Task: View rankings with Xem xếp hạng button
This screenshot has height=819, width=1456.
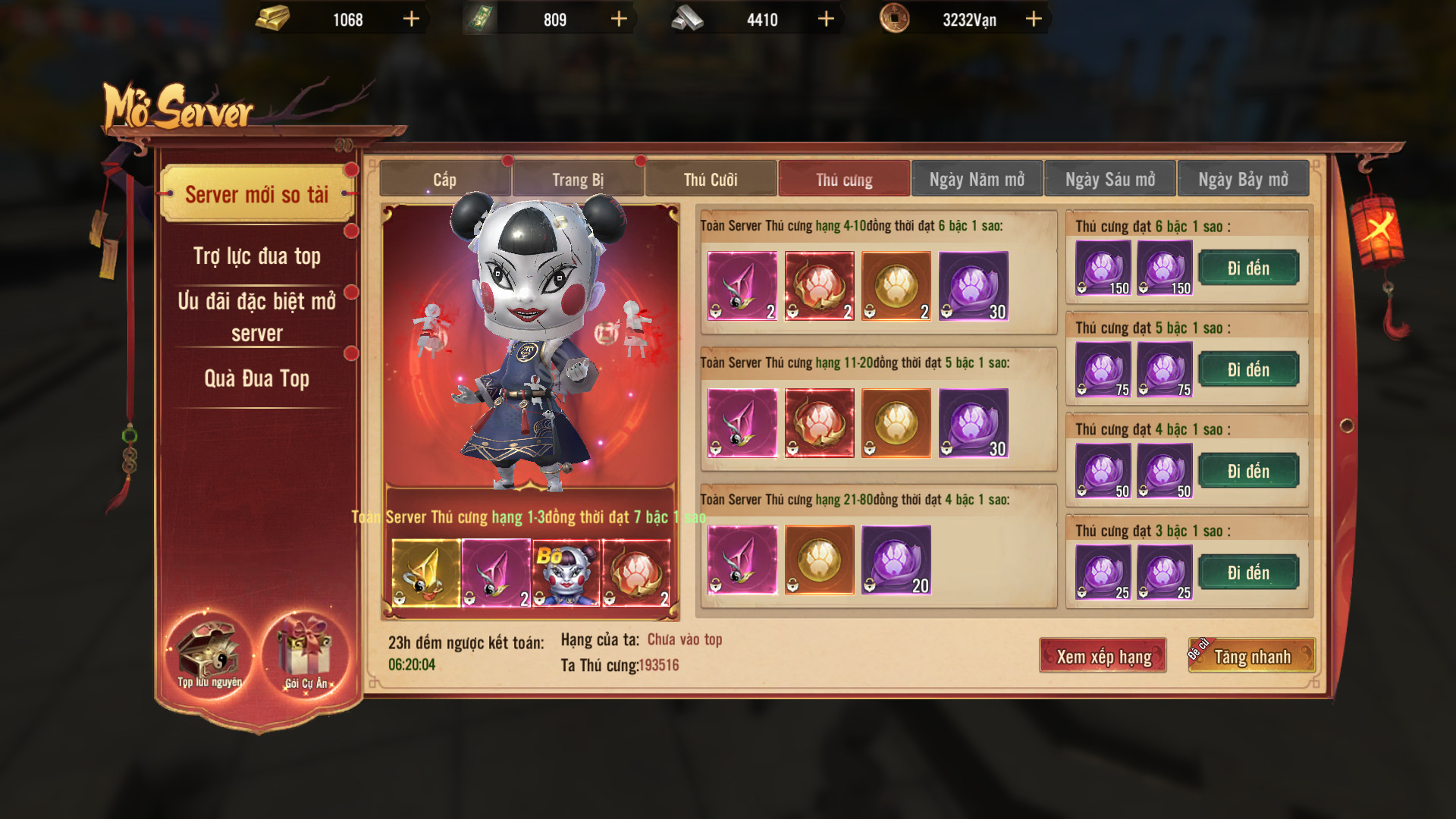Action: (1103, 657)
